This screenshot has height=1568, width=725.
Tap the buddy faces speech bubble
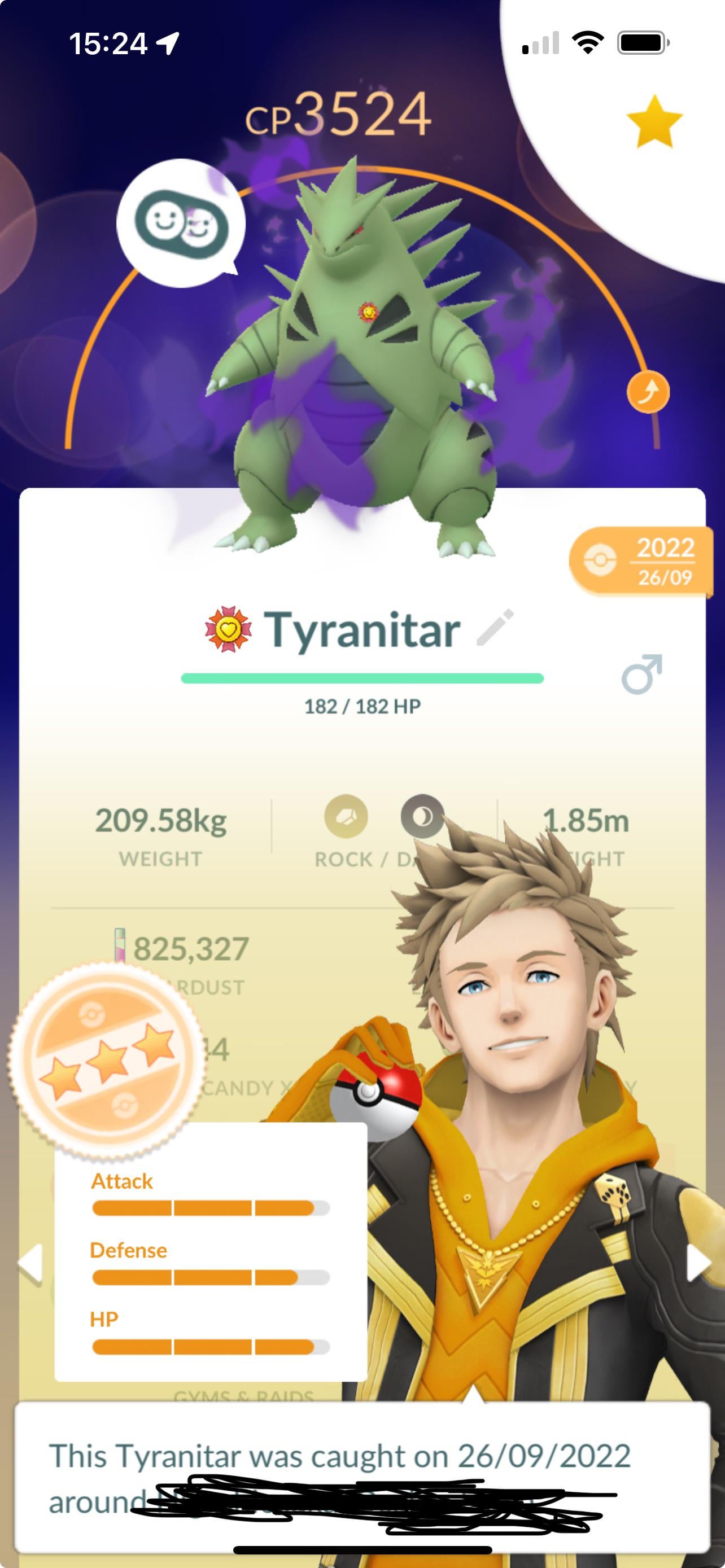point(181,224)
